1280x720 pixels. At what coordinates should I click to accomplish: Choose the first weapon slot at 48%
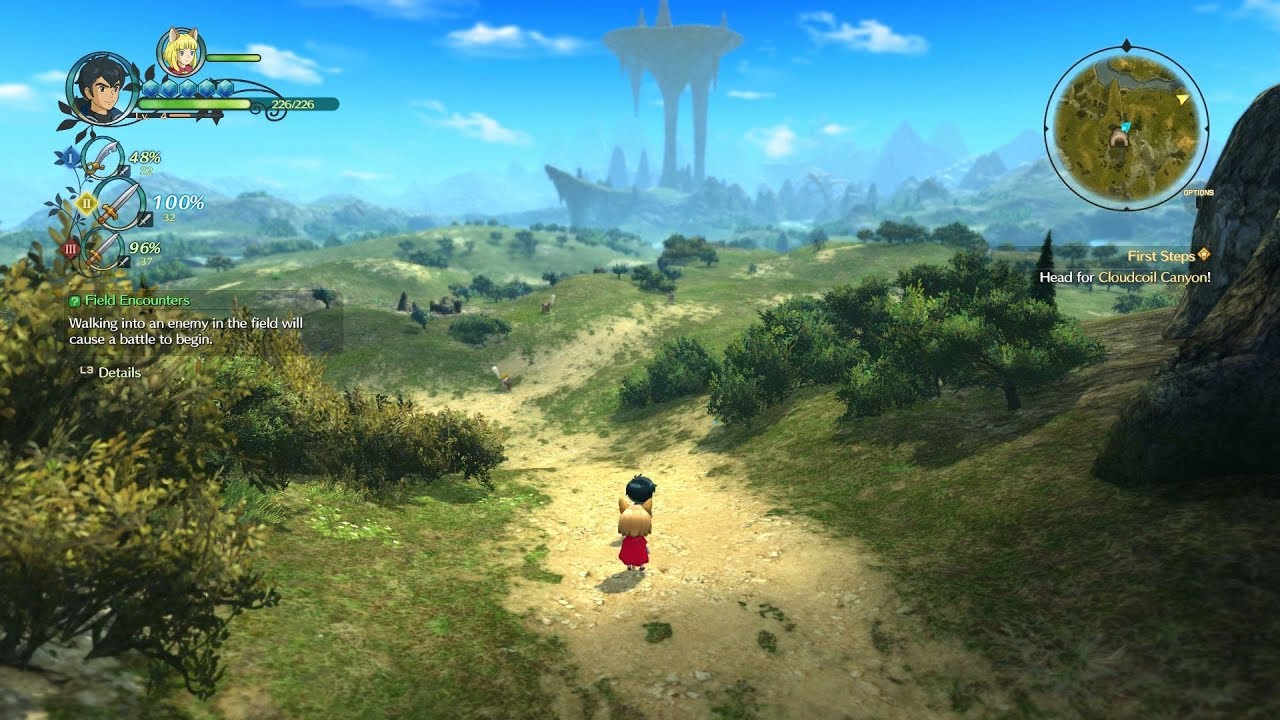pyautogui.click(x=102, y=158)
